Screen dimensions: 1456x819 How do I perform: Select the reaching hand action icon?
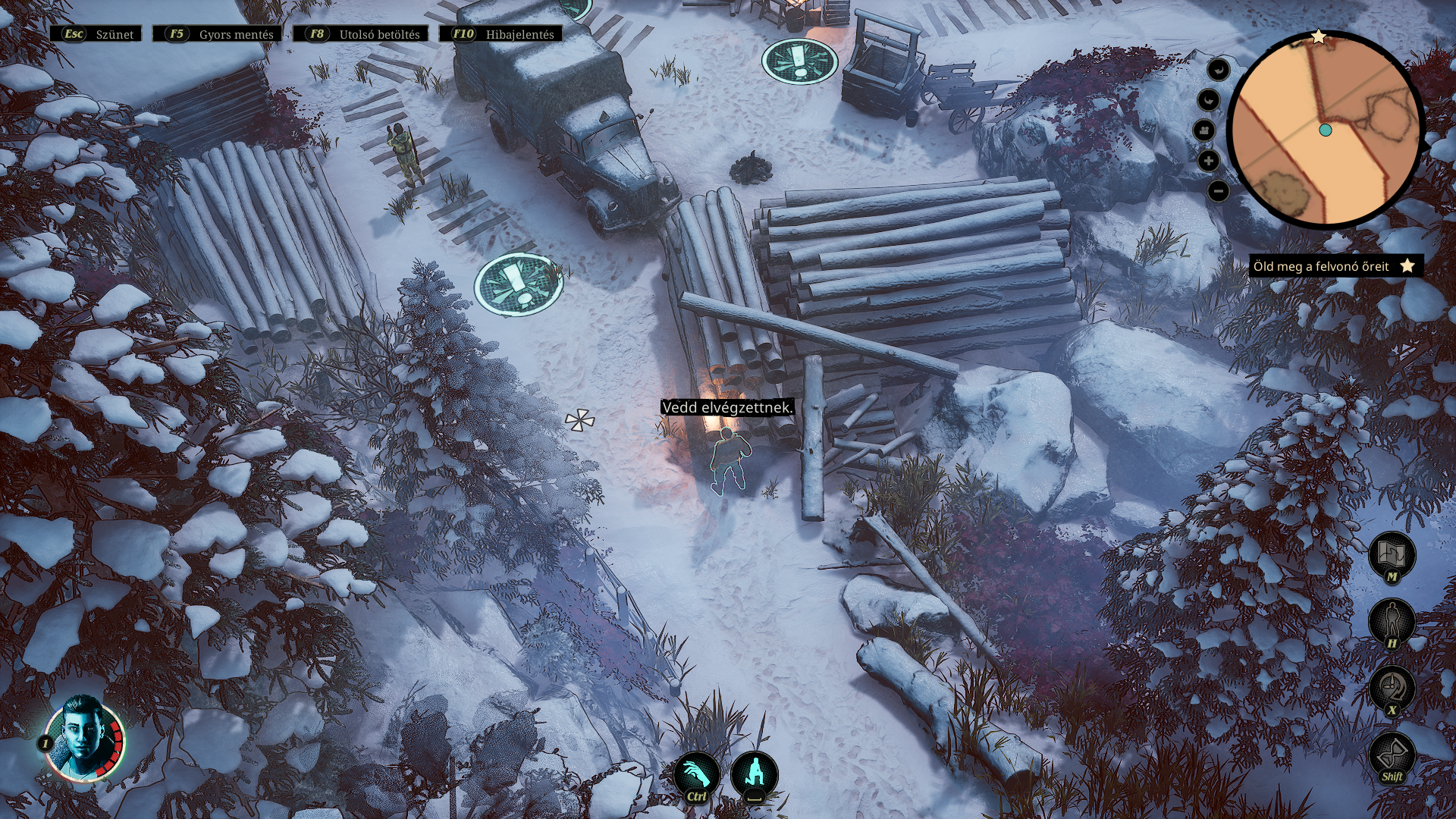(x=696, y=774)
